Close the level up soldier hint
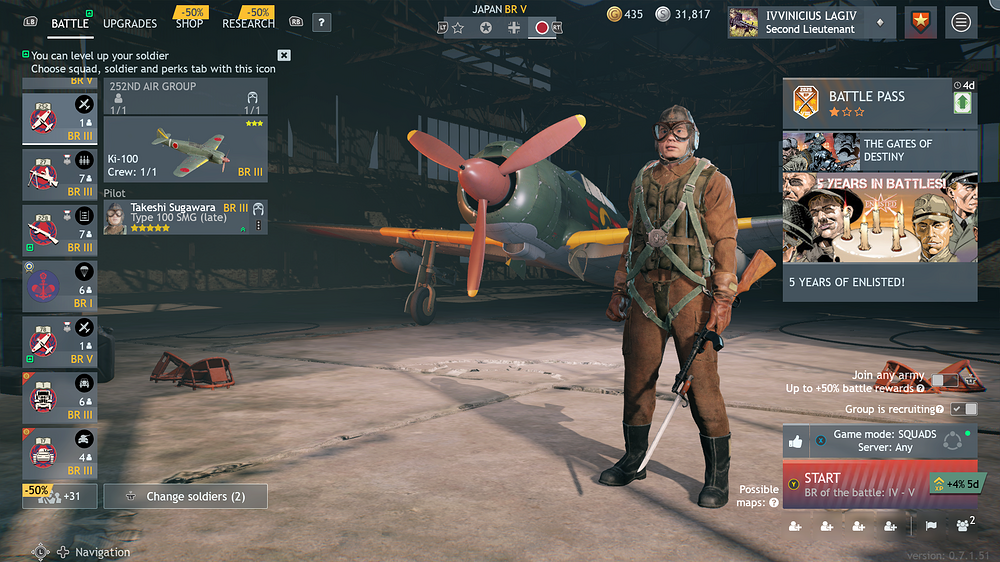Screen dimensions: 1000x562 (284, 56)
